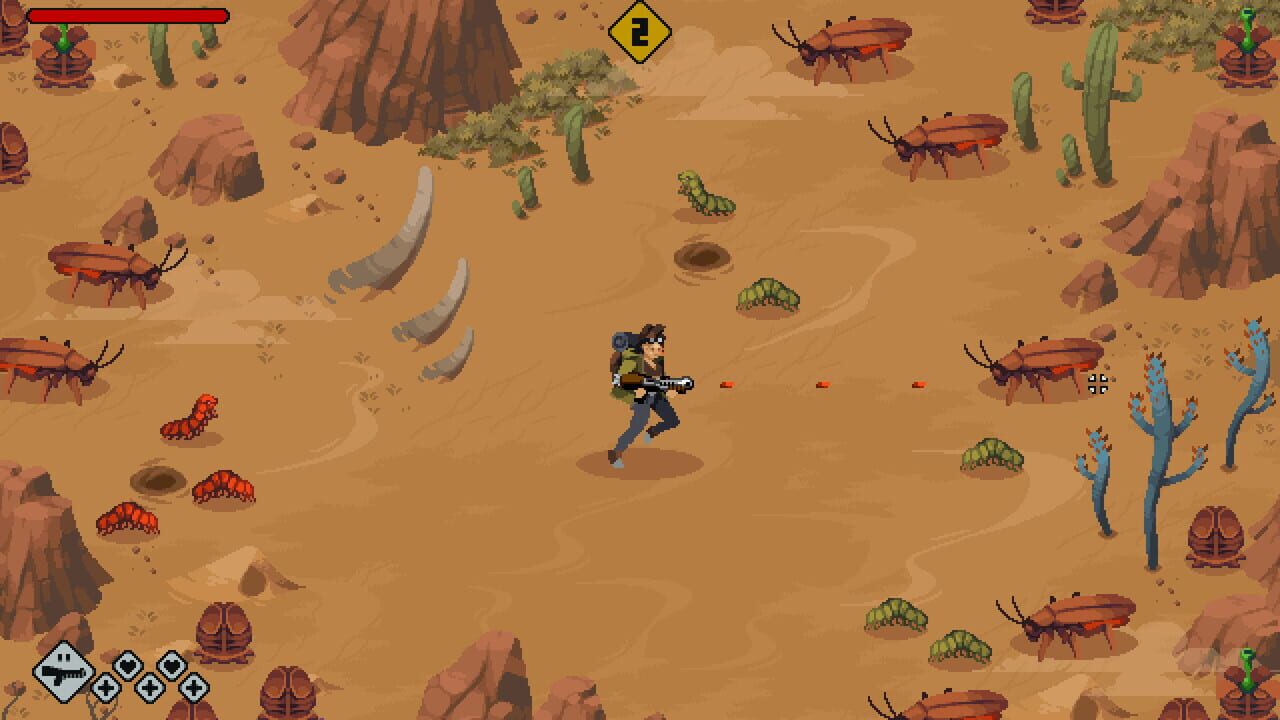Click the crosshair targeting reticle
This screenshot has height=720, width=1280.
tap(1097, 383)
